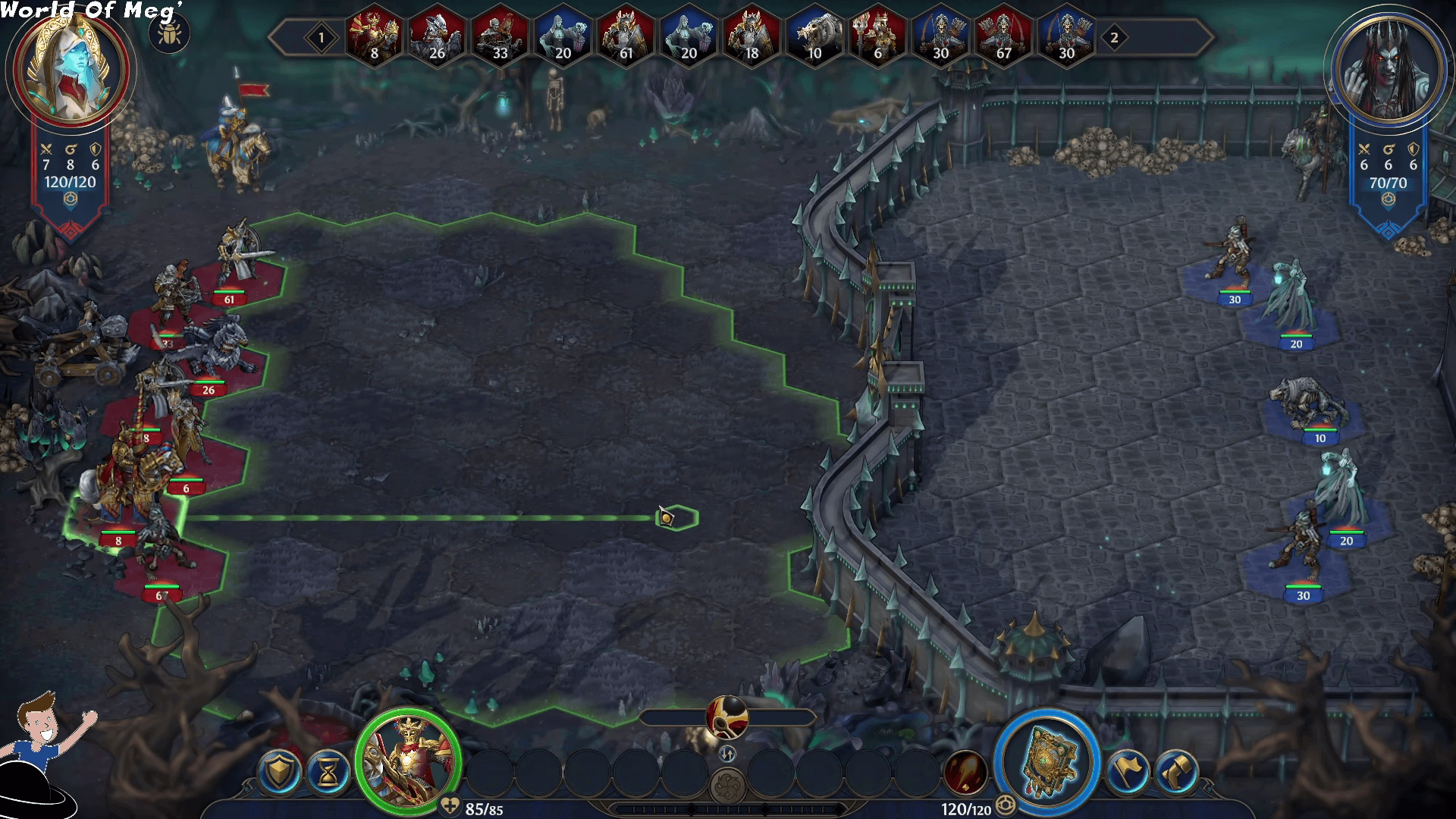1456x819 pixels.
Task: Open the hero spellbook
Action: pyautogui.click(x=1047, y=761)
